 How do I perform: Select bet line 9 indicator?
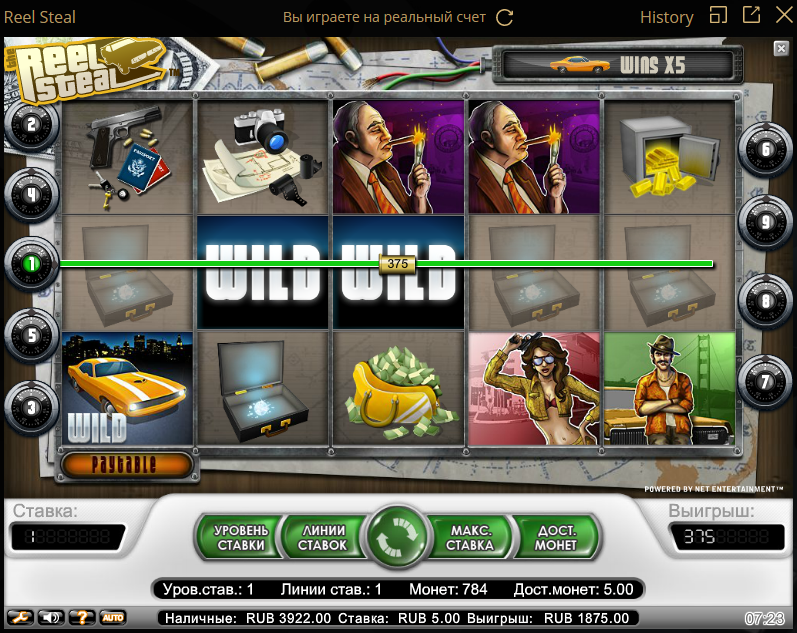coord(766,223)
